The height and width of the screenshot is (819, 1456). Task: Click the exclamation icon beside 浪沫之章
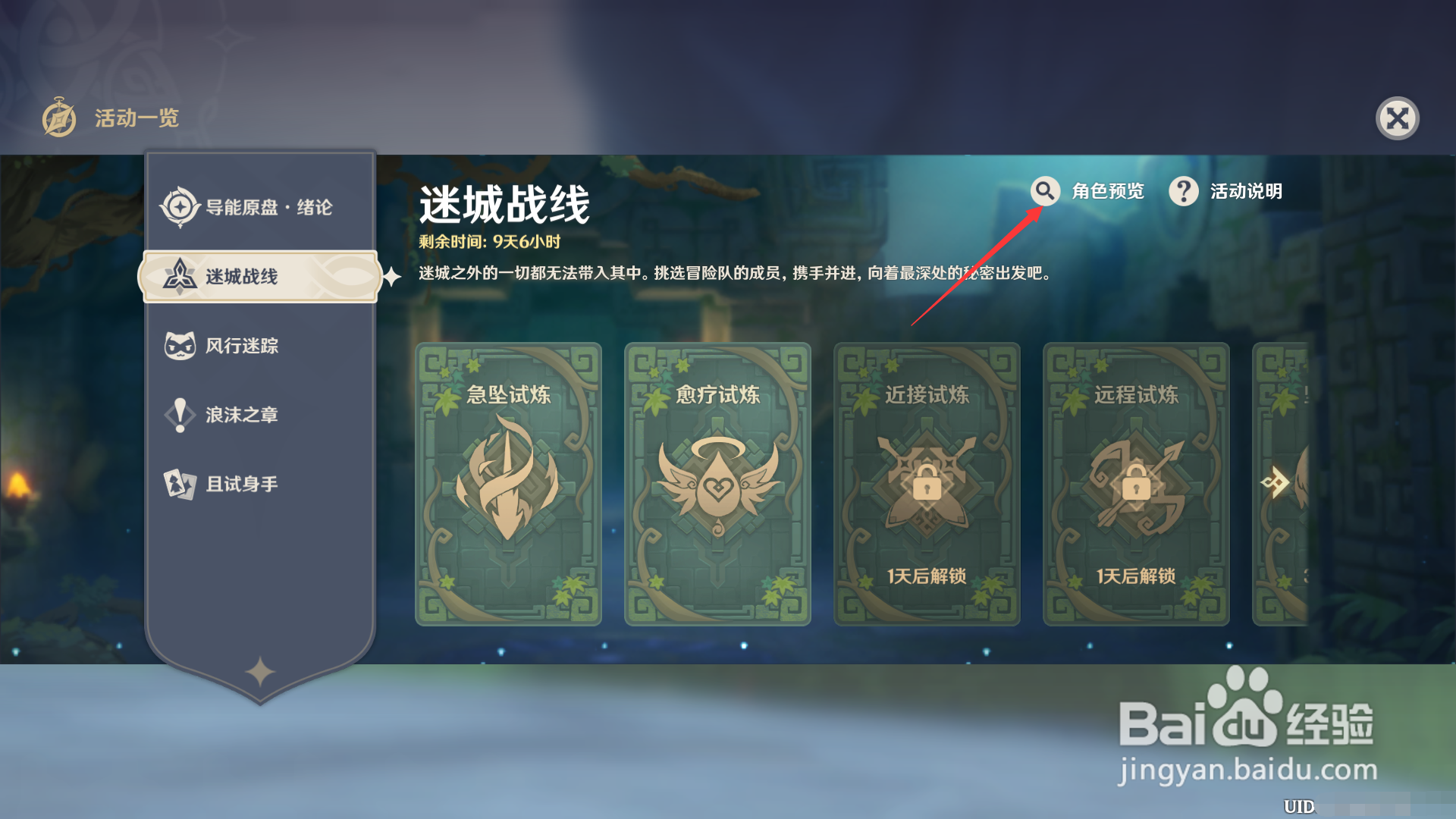[x=180, y=414]
